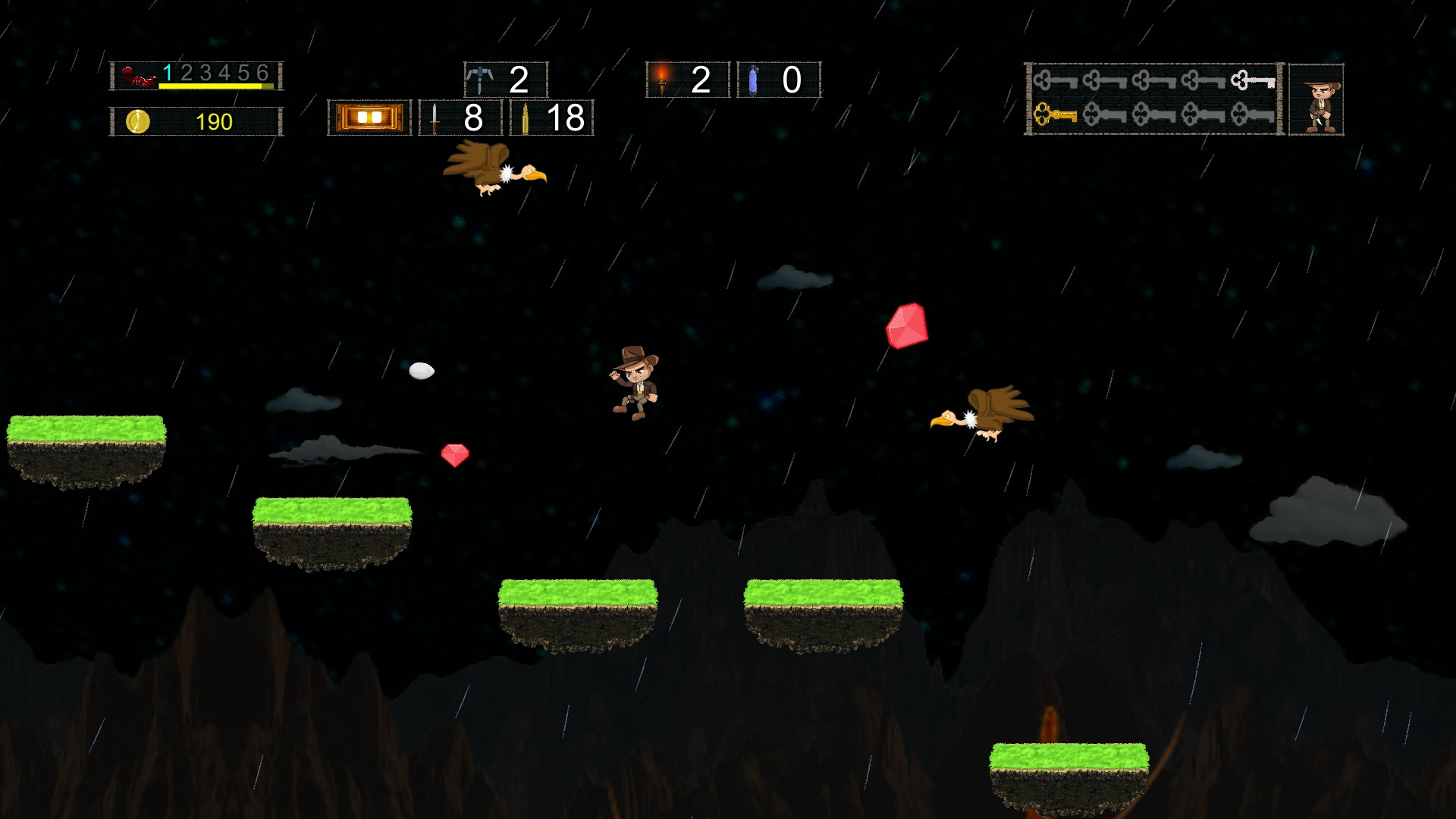The width and height of the screenshot is (1456, 819).
Task: Click the white egg floating midair
Action: (x=420, y=369)
